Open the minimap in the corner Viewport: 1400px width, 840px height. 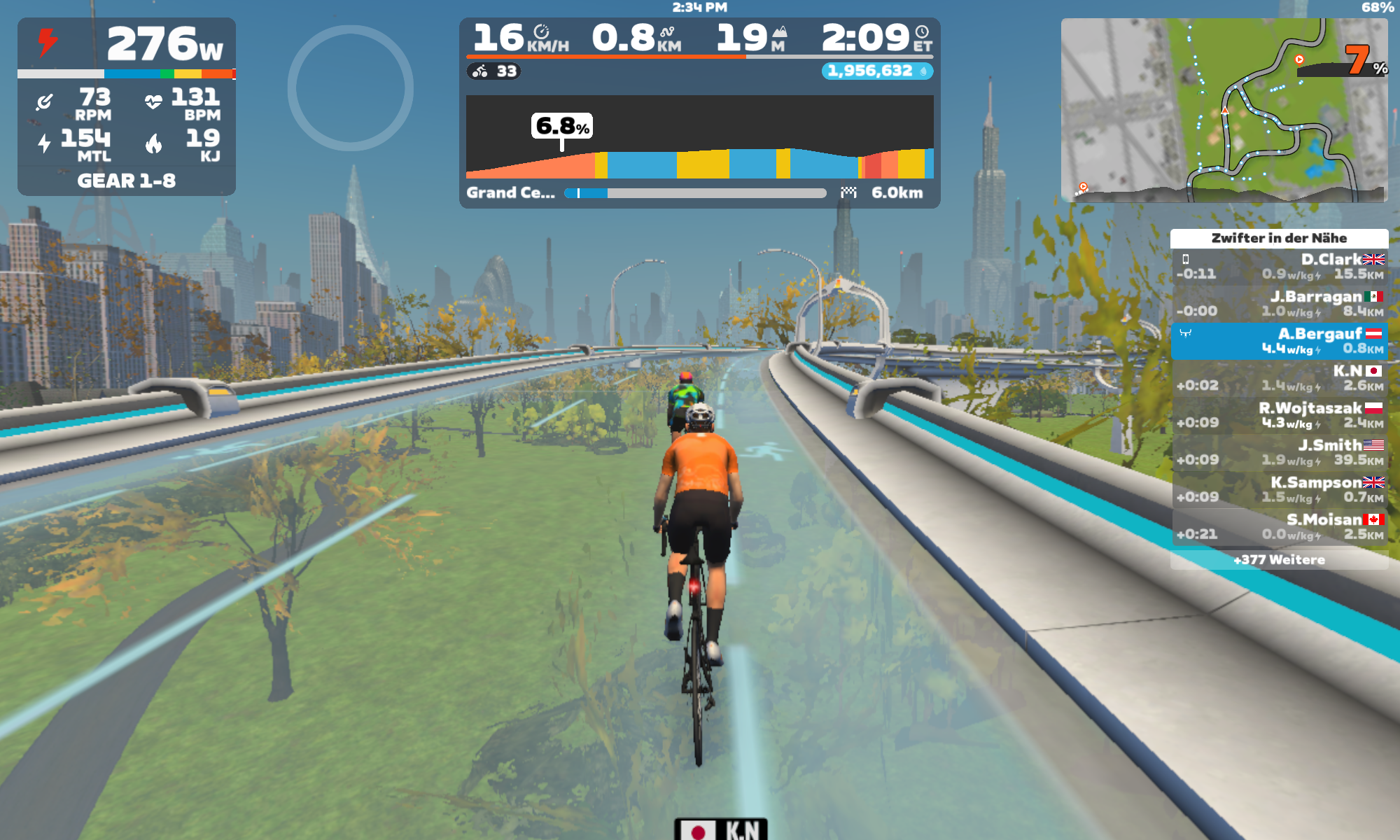coord(1224,110)
